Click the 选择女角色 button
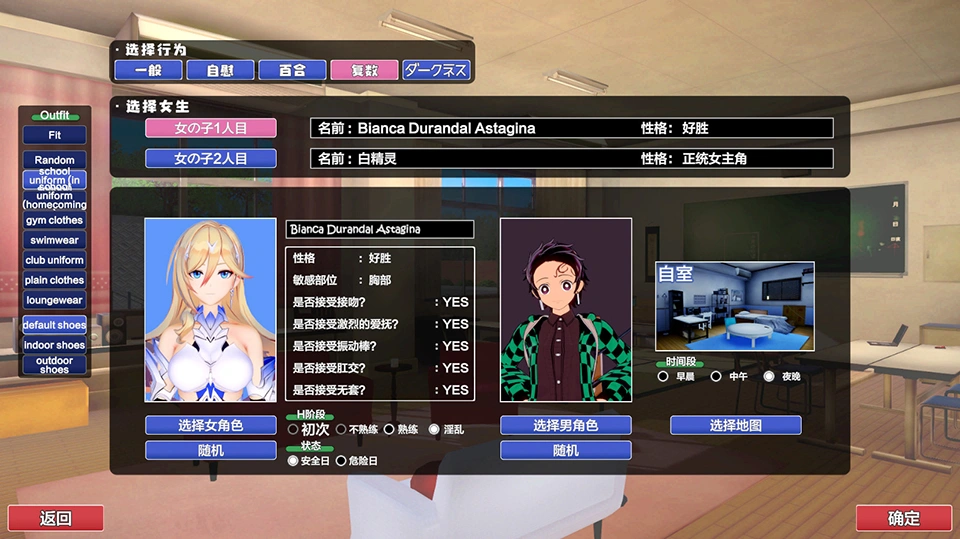The height and width of the screenshot is (539, 960). [x=210, y=425]
